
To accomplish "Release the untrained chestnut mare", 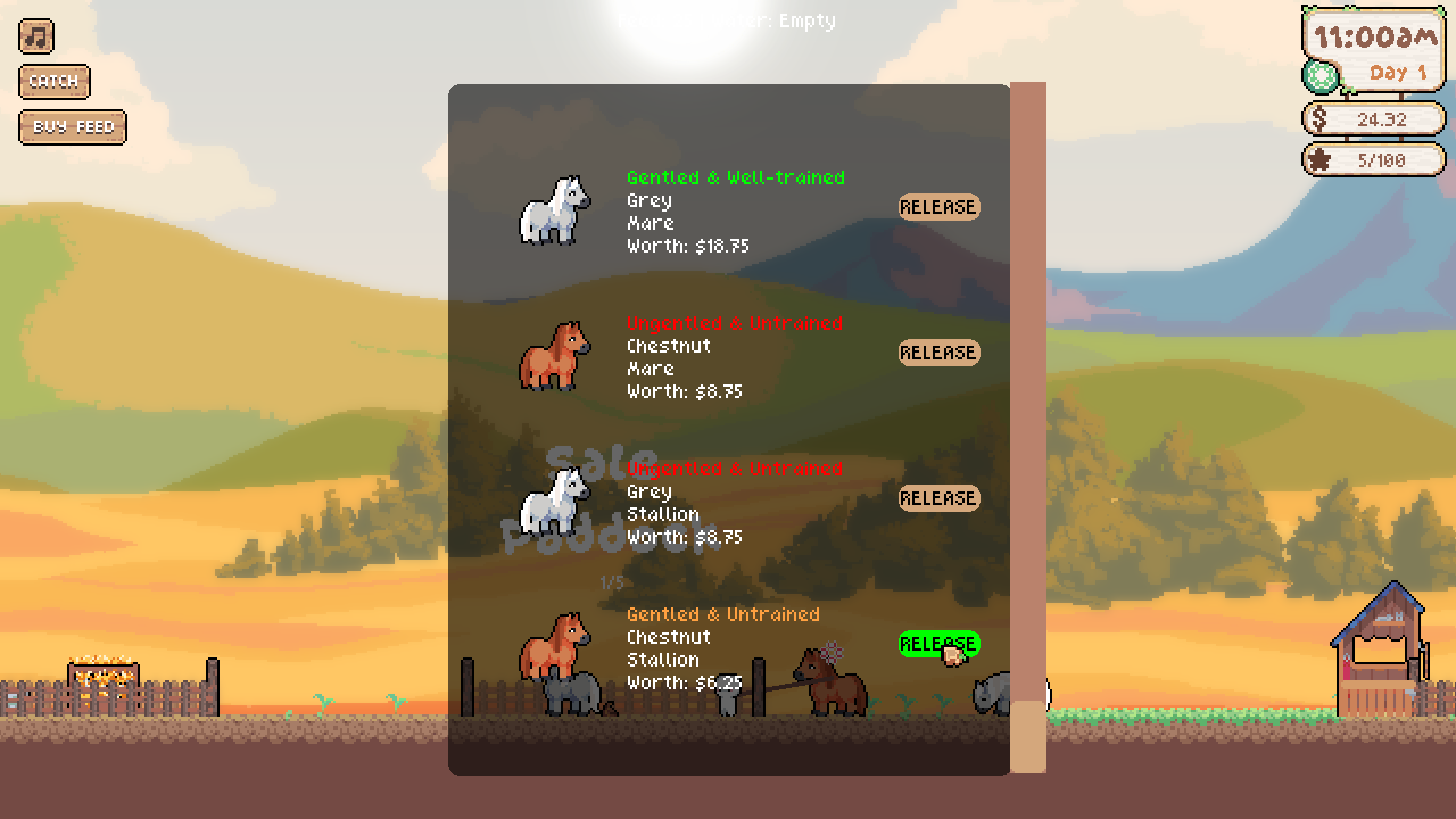I will click(939, 353).
